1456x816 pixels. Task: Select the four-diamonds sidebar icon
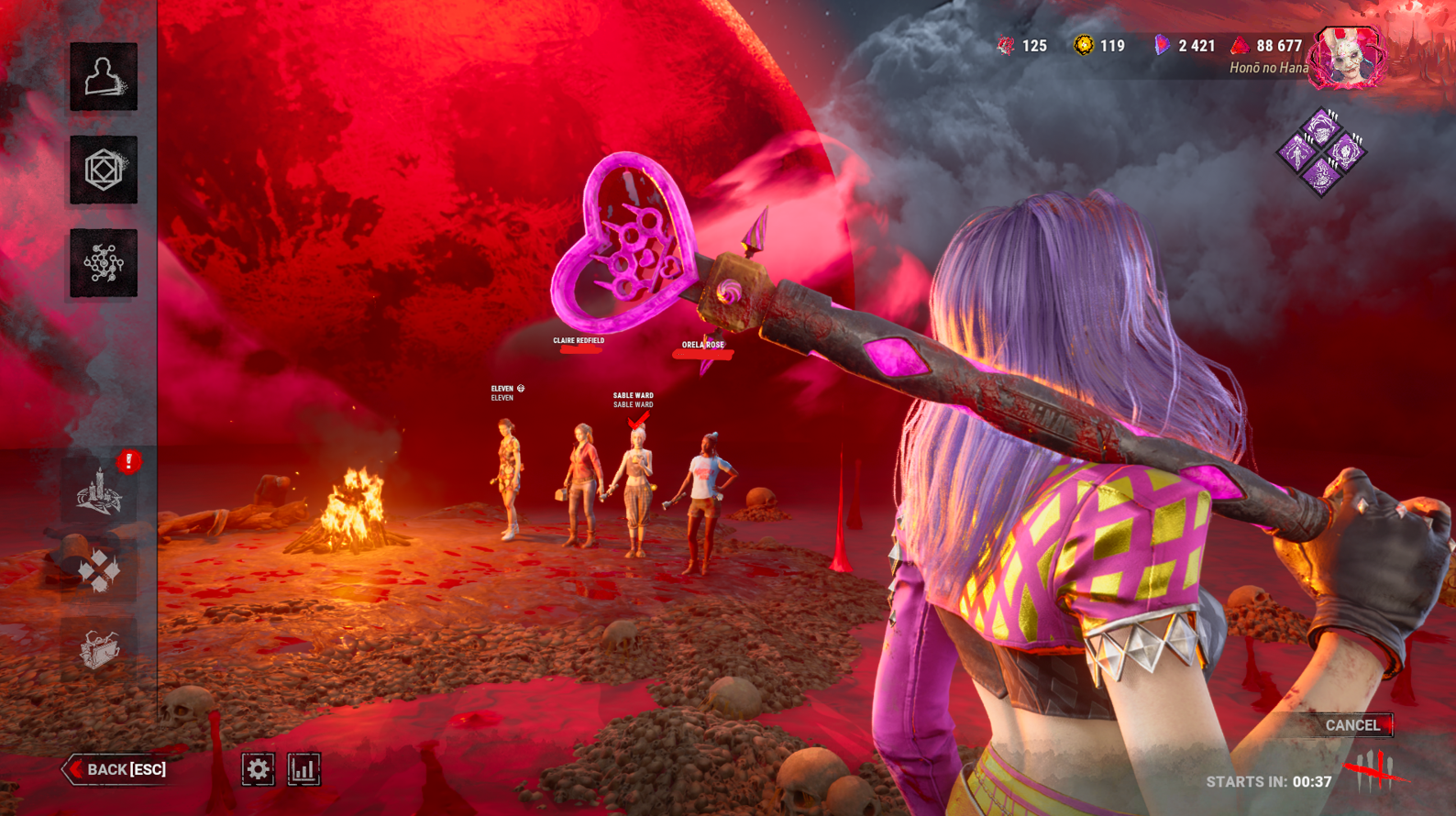pyautogui.click(x=99, y=570)
